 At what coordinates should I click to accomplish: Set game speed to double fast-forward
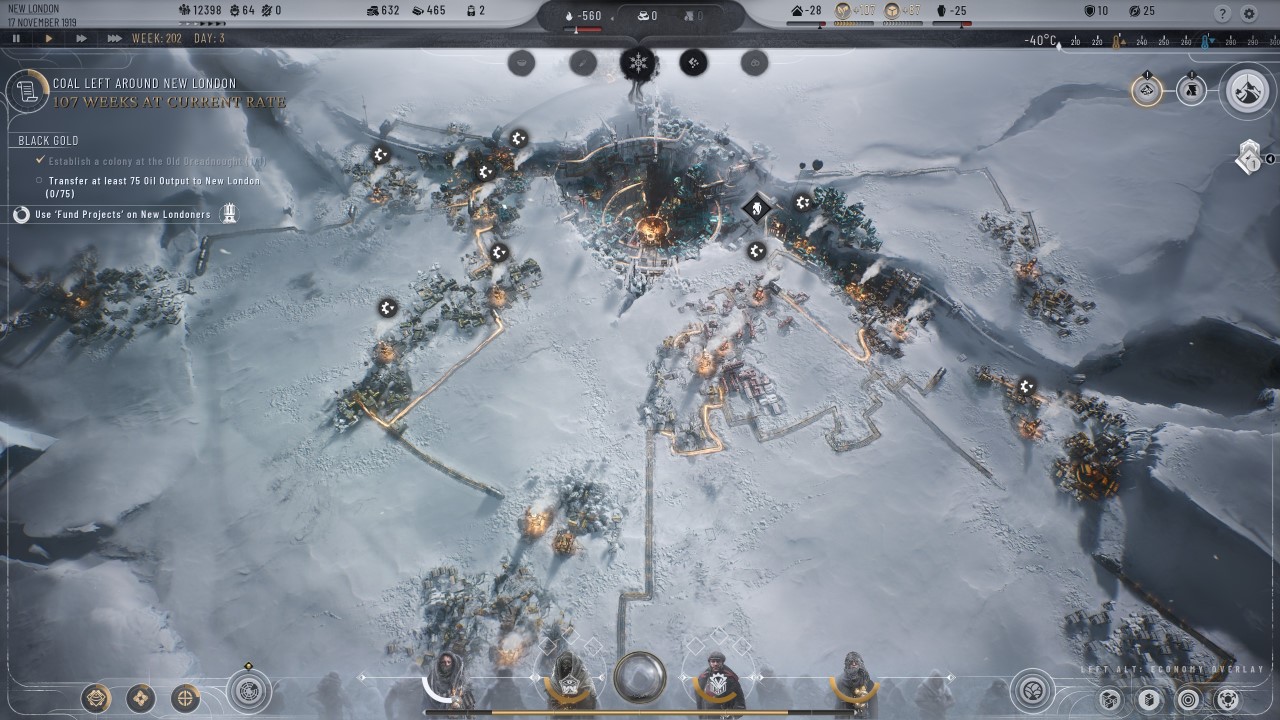pos(81,39)
